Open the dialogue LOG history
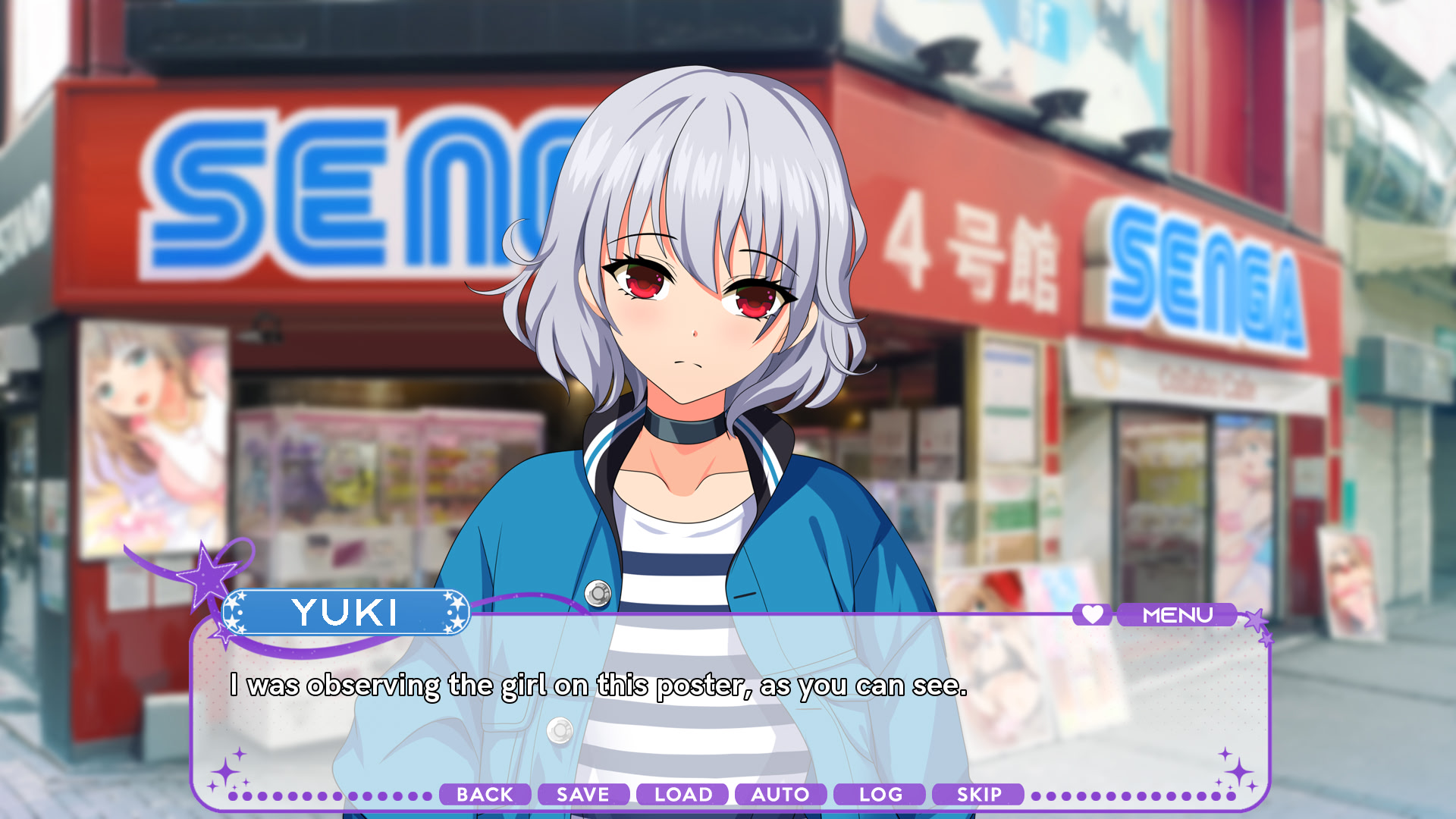The height and width of the screenshot is (819, 1456). (x=878, y=795)
